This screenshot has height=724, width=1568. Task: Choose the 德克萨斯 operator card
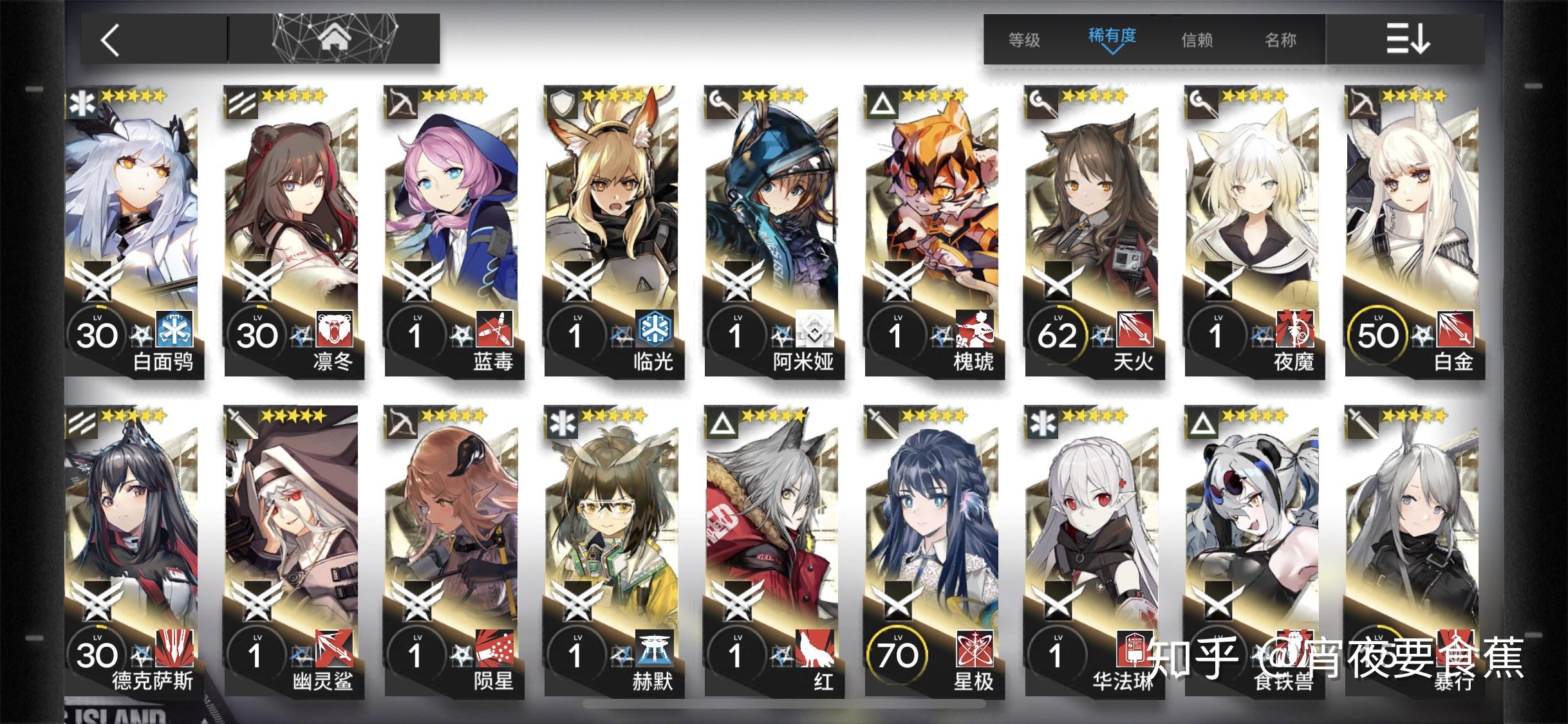pos(132,550)
